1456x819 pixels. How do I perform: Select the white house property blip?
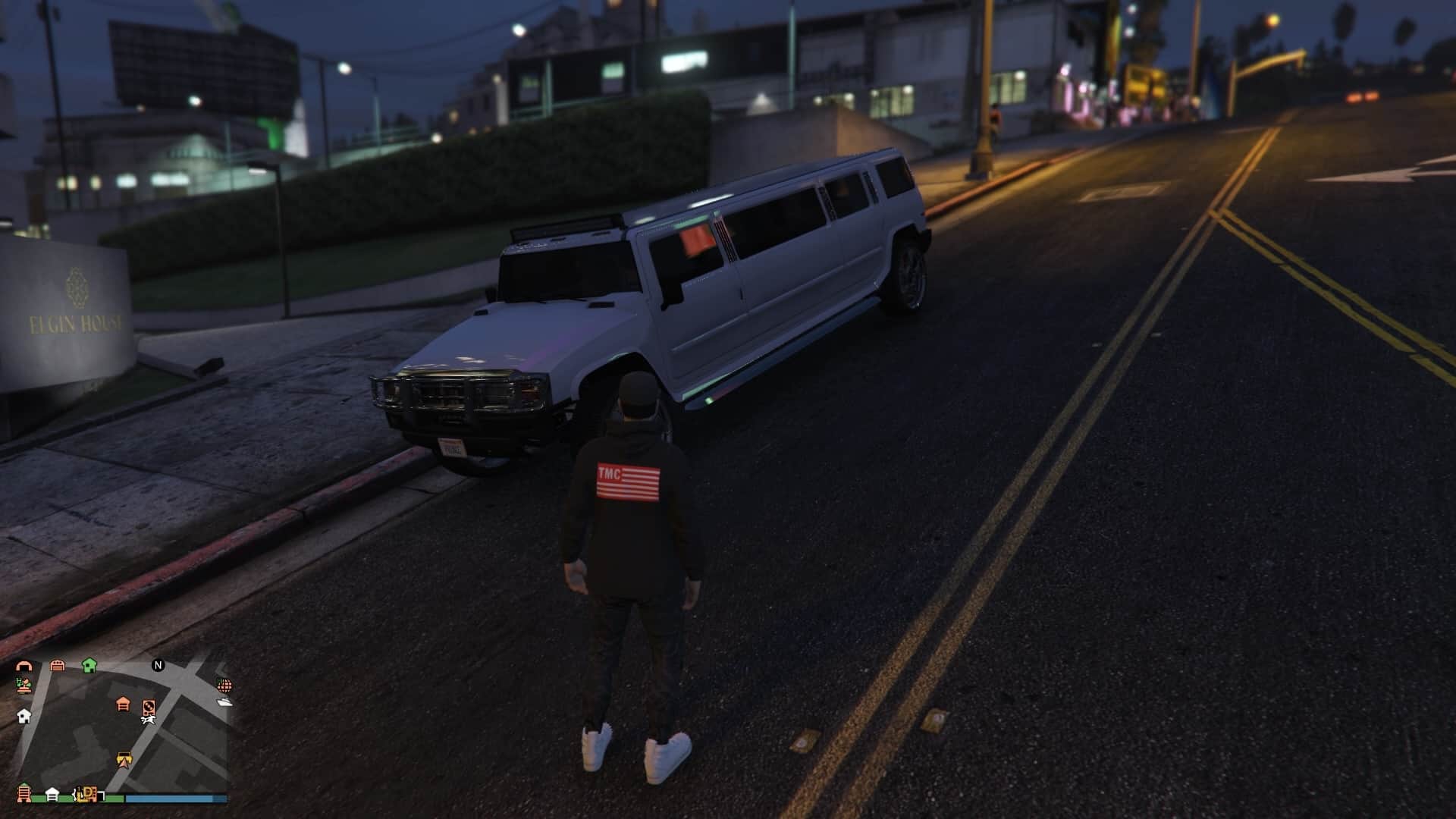(x=24, y=717)
